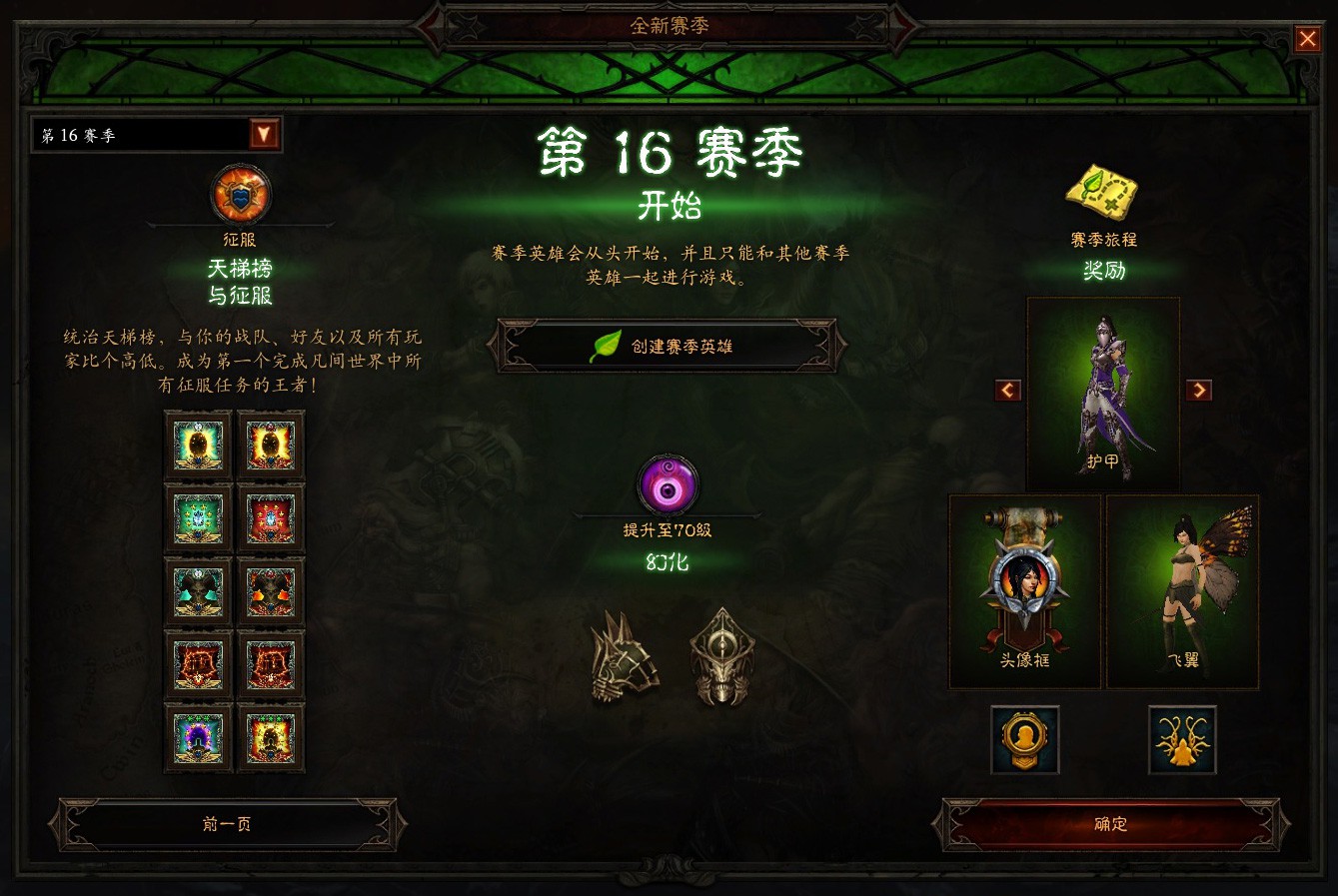The height and width of the screenshot is (896, 1338).
Task: Select the purple portal conquest banner
Action: point(197,736)
